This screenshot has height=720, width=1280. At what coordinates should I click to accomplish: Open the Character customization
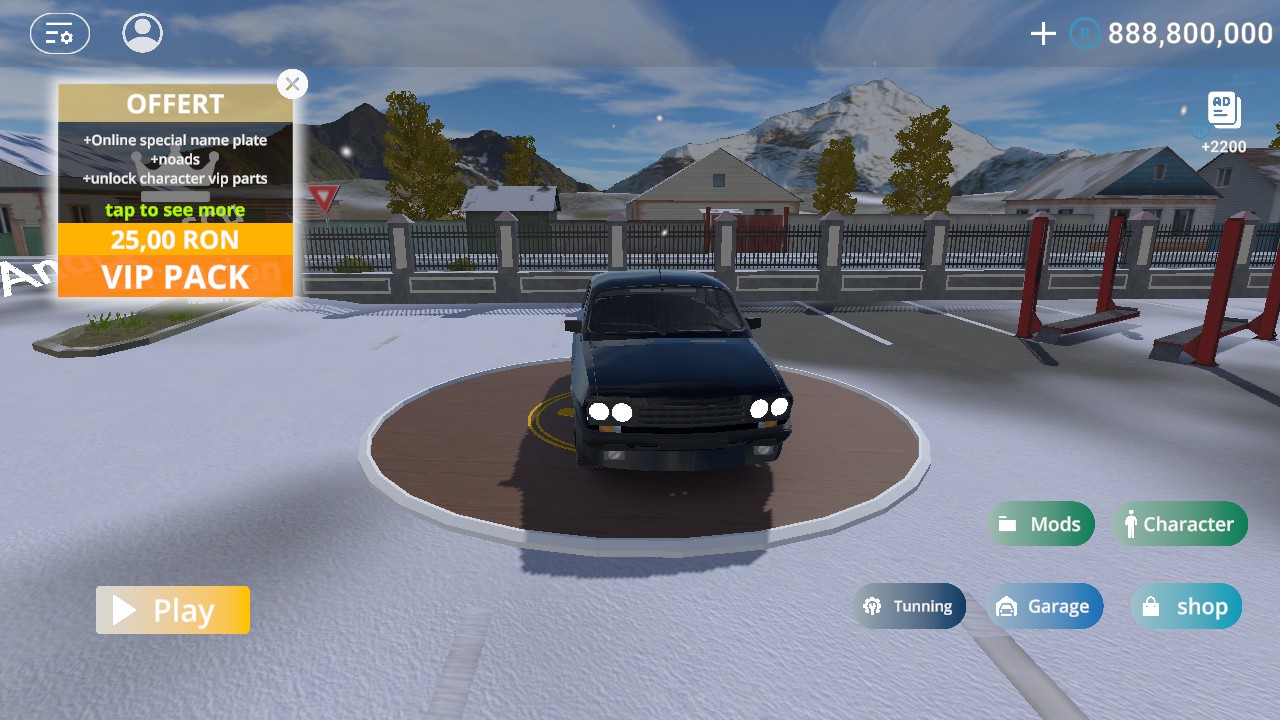tap(1179, 524)
